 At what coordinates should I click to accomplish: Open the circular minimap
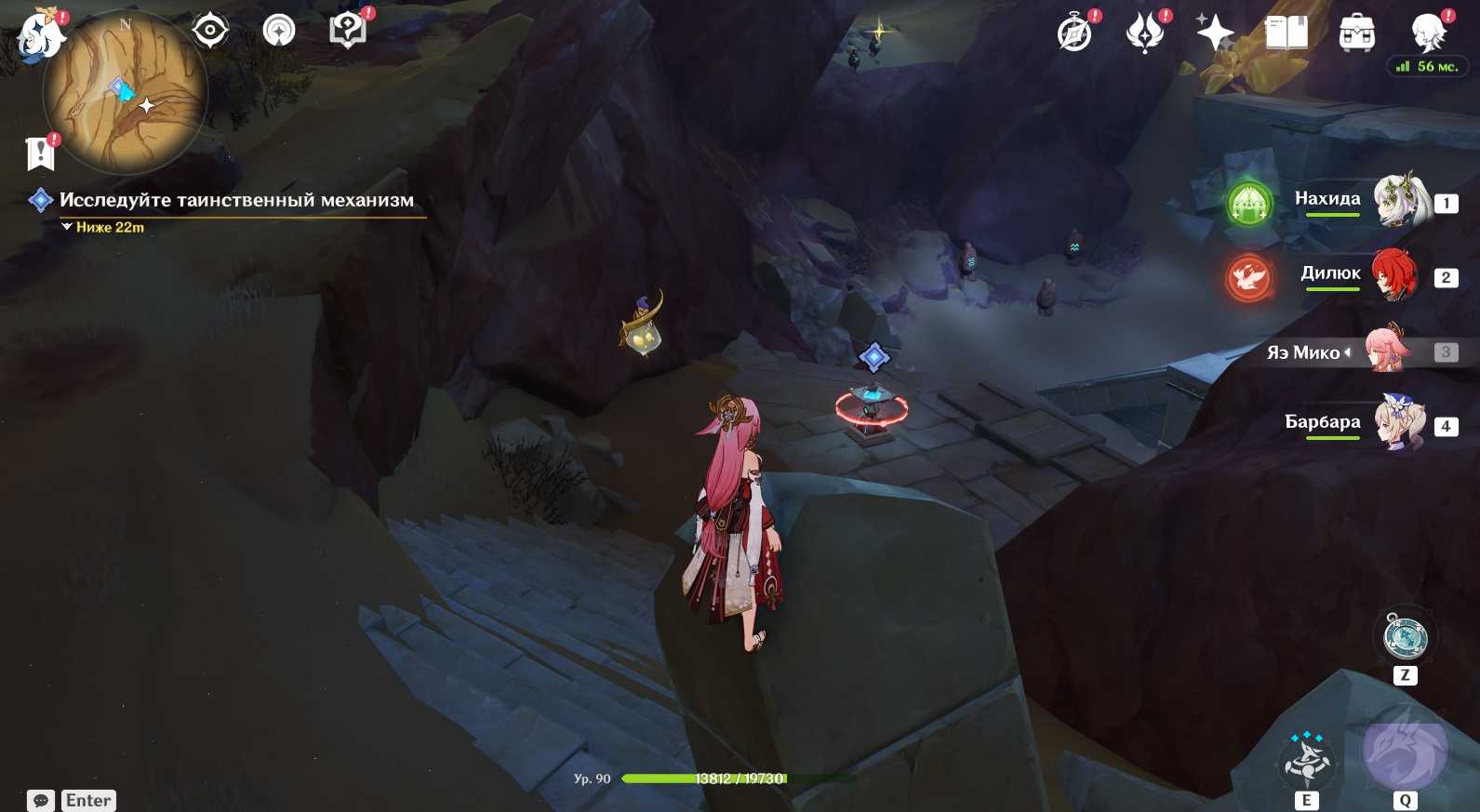click(125, 92)
